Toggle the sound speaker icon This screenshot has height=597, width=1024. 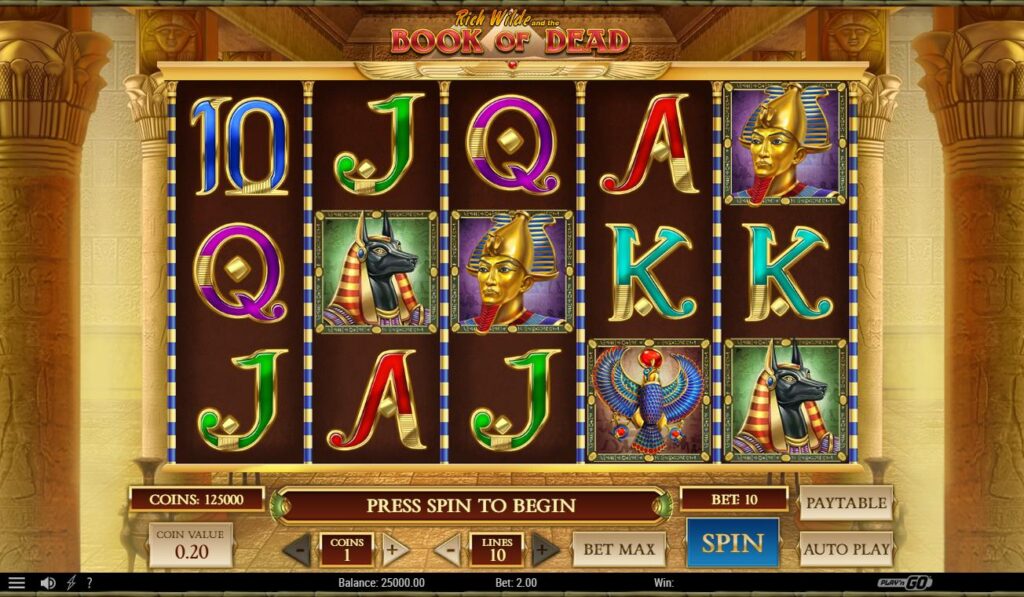pyautogui.click(x=47, y=583)
